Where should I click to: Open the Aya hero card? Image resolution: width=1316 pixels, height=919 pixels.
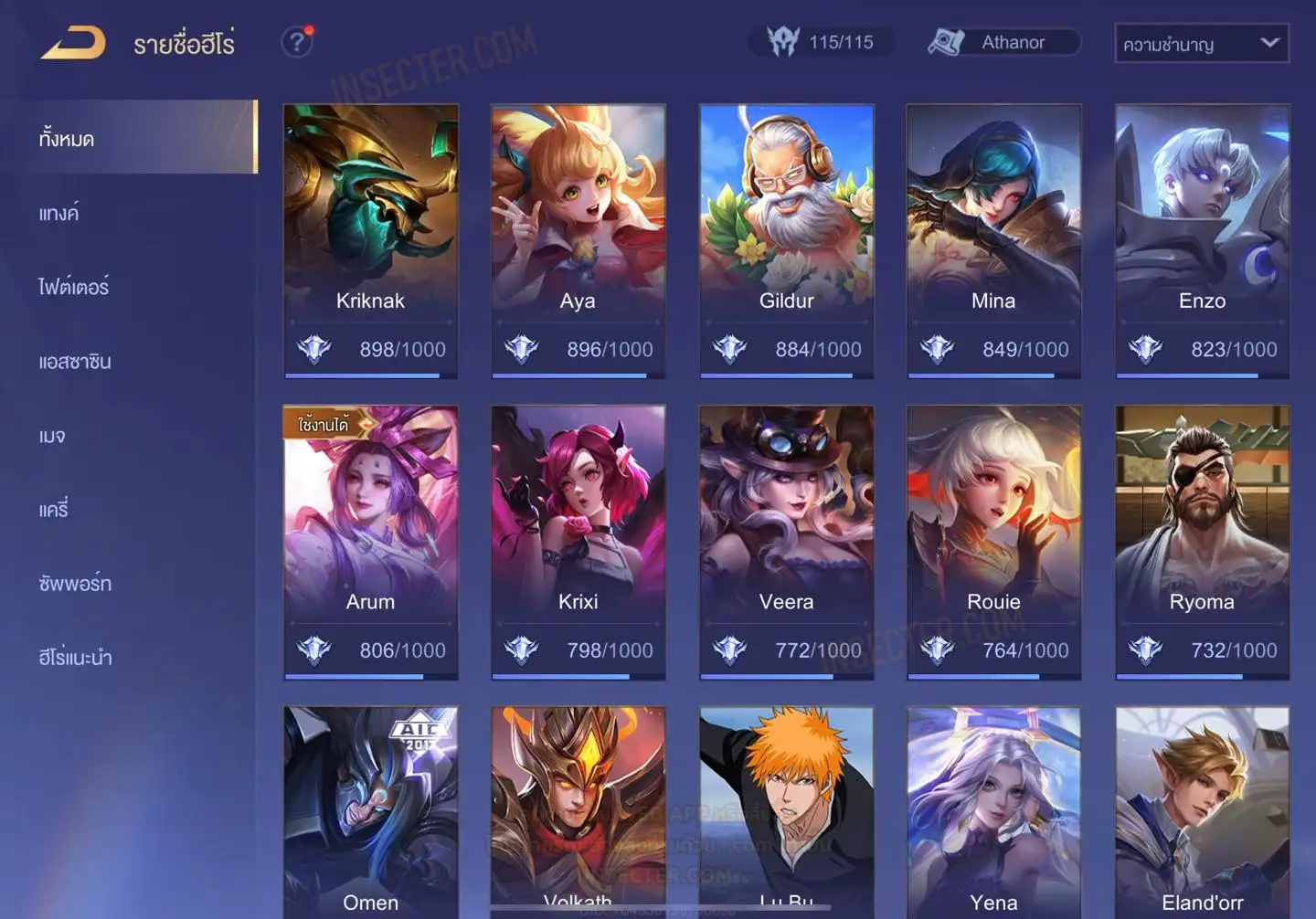coord(578,239)
